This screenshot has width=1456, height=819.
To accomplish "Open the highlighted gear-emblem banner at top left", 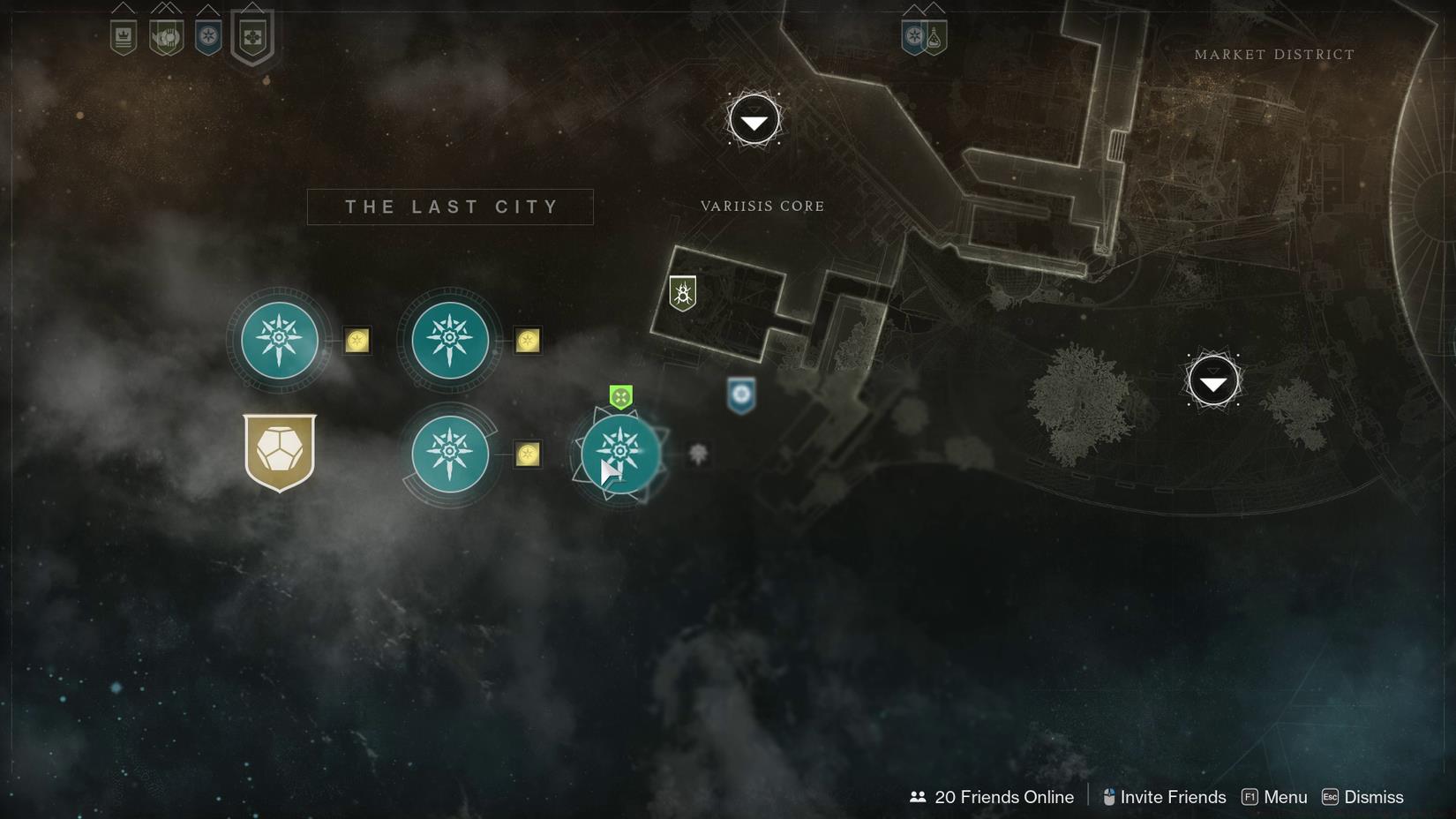I will 251,35.
